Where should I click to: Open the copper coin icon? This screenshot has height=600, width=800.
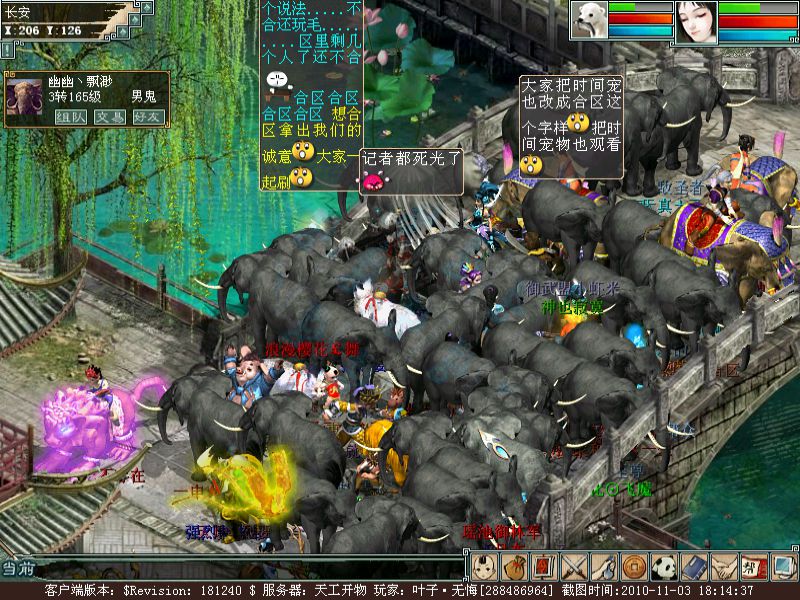635,567
